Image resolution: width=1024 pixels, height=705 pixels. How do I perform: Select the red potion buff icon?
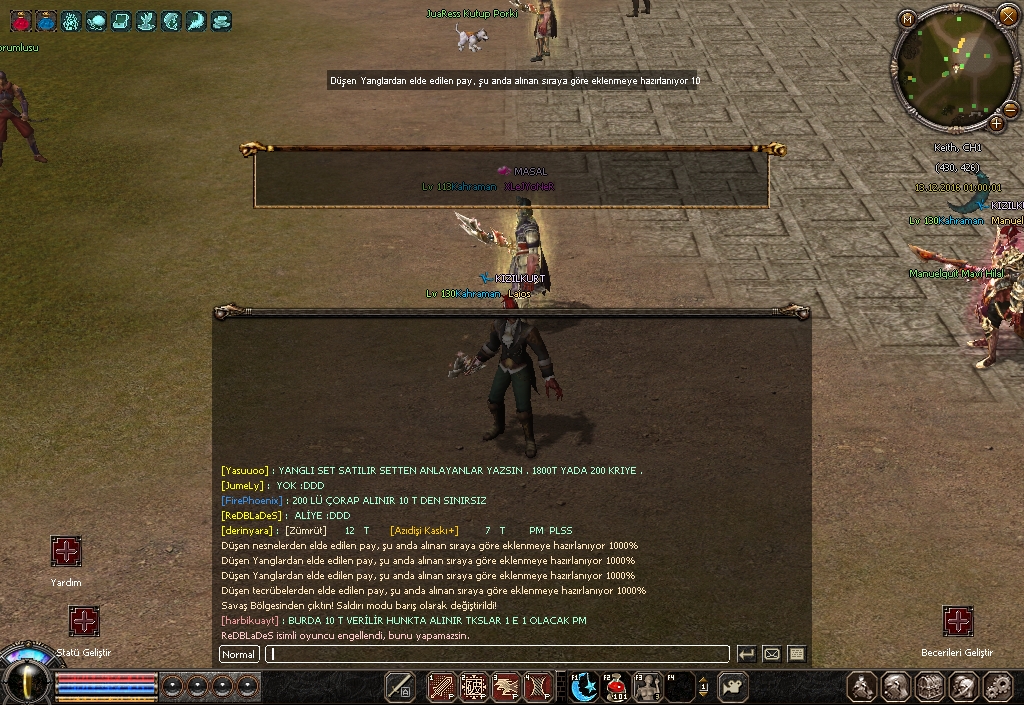21,20
